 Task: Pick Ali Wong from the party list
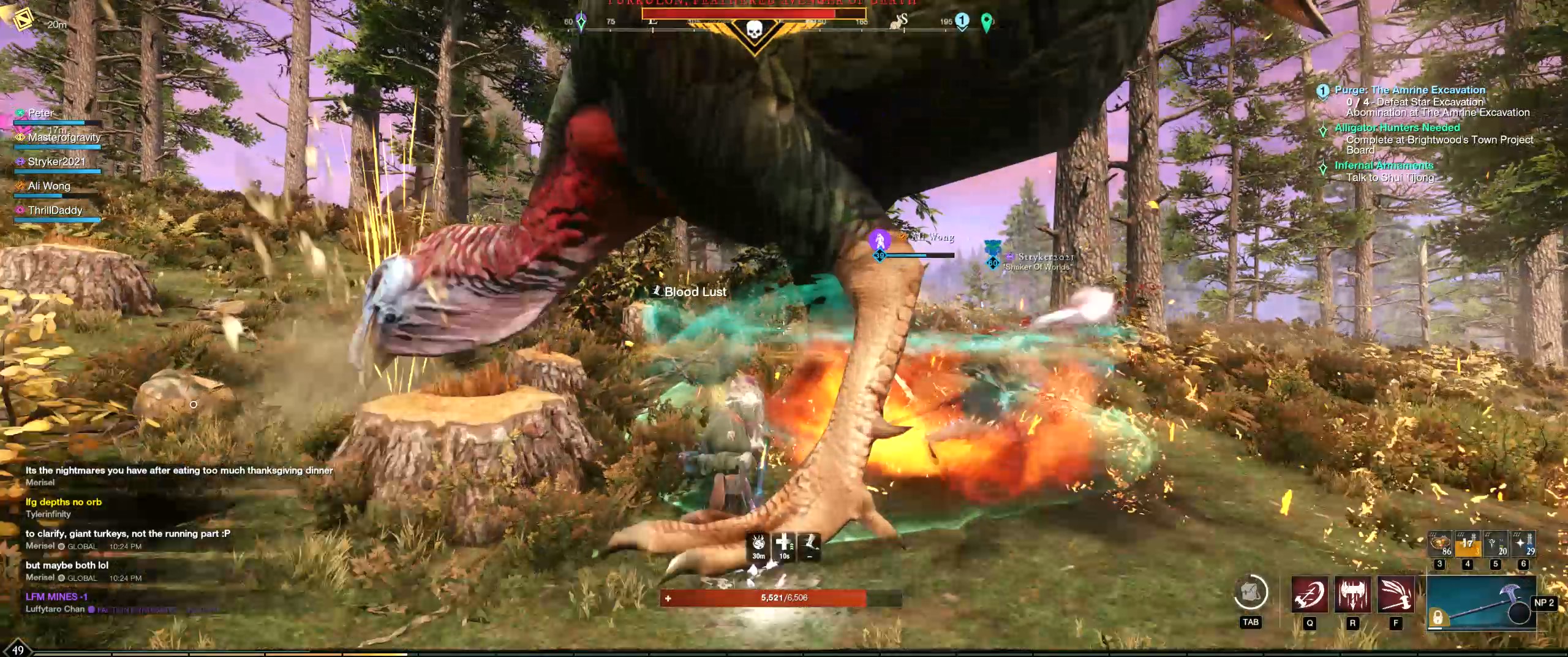[x=49, y=186]
